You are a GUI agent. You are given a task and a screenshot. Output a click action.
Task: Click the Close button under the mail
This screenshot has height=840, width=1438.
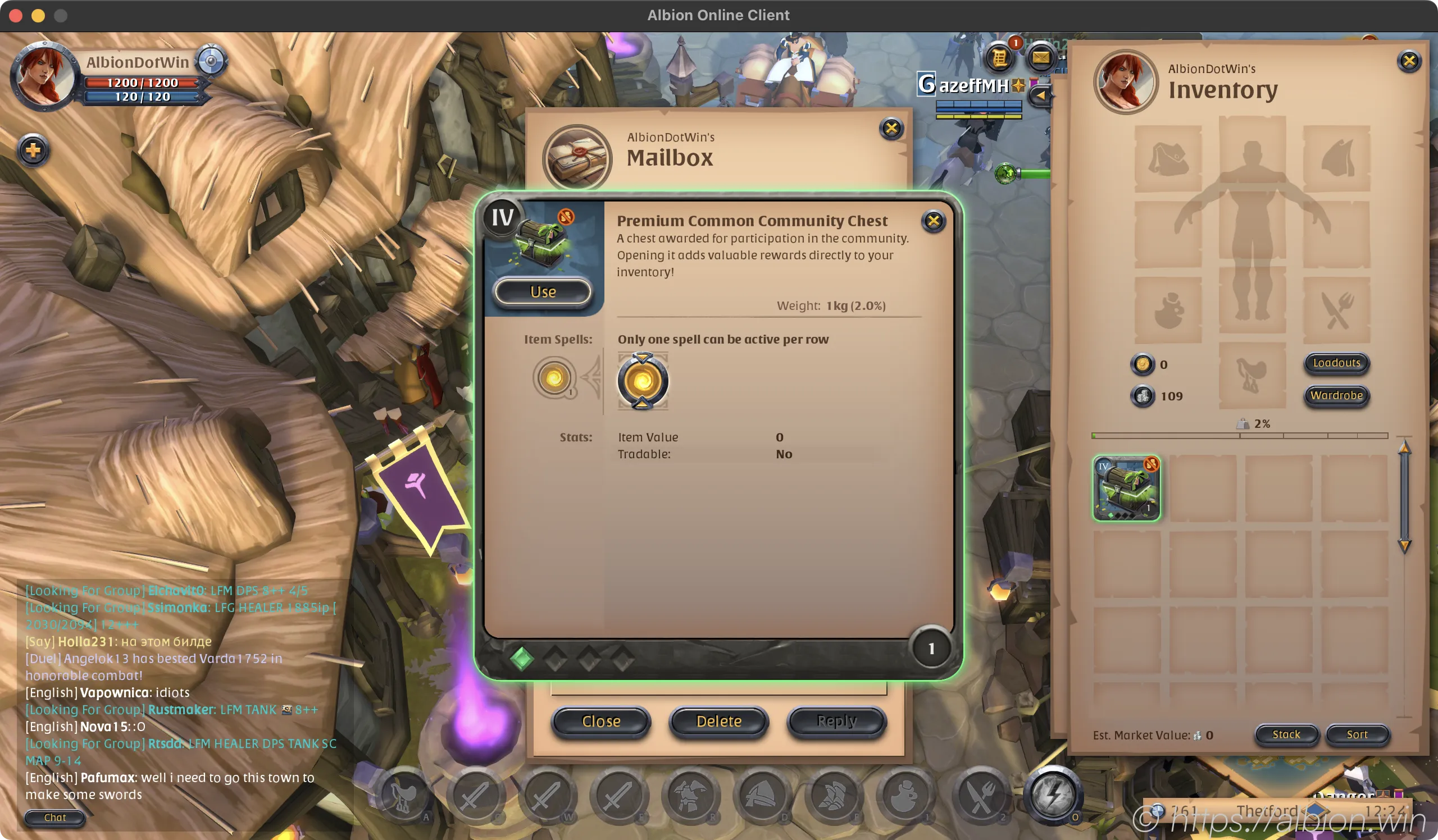[x=601, y=722]
